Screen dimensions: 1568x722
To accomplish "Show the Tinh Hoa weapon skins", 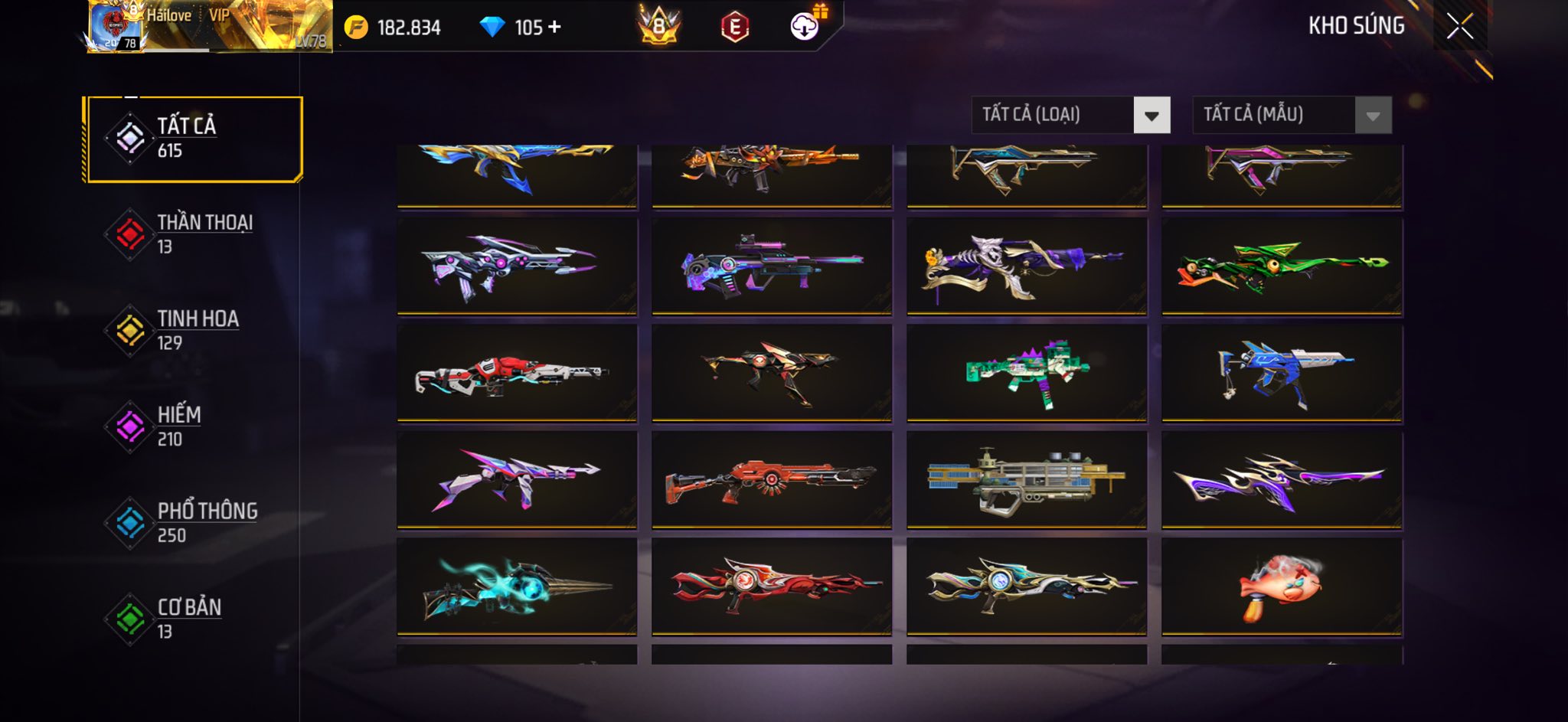I will (x=194, y=330).
